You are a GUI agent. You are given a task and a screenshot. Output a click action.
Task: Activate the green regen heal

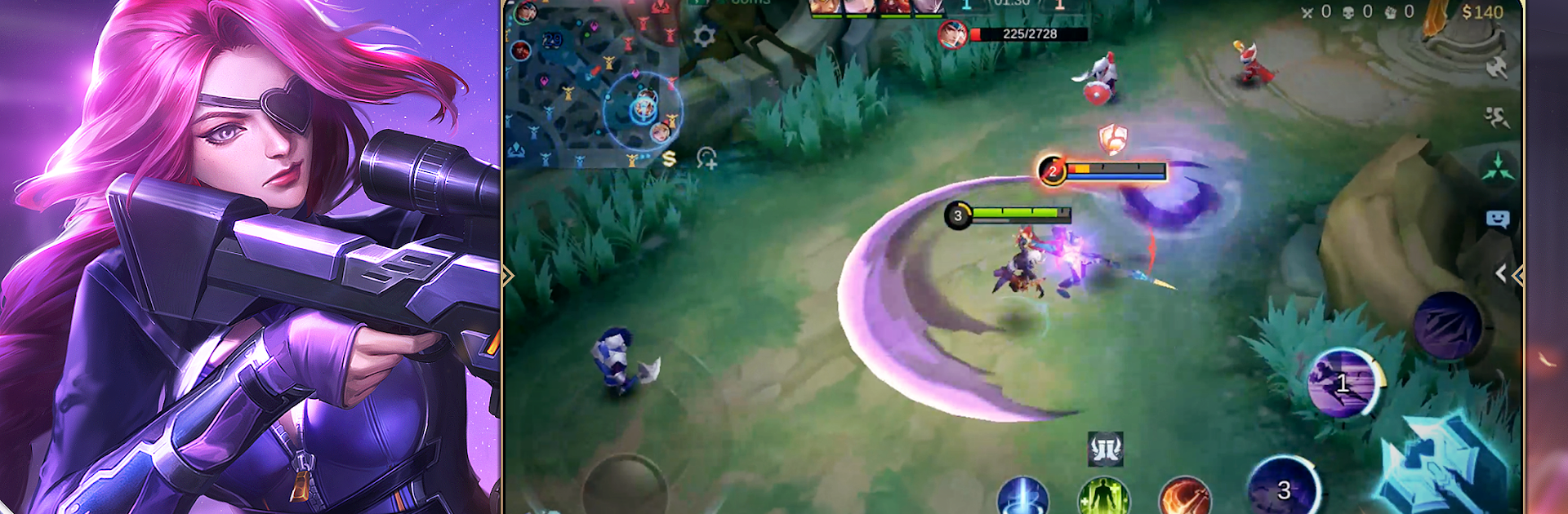[1104, 496]
